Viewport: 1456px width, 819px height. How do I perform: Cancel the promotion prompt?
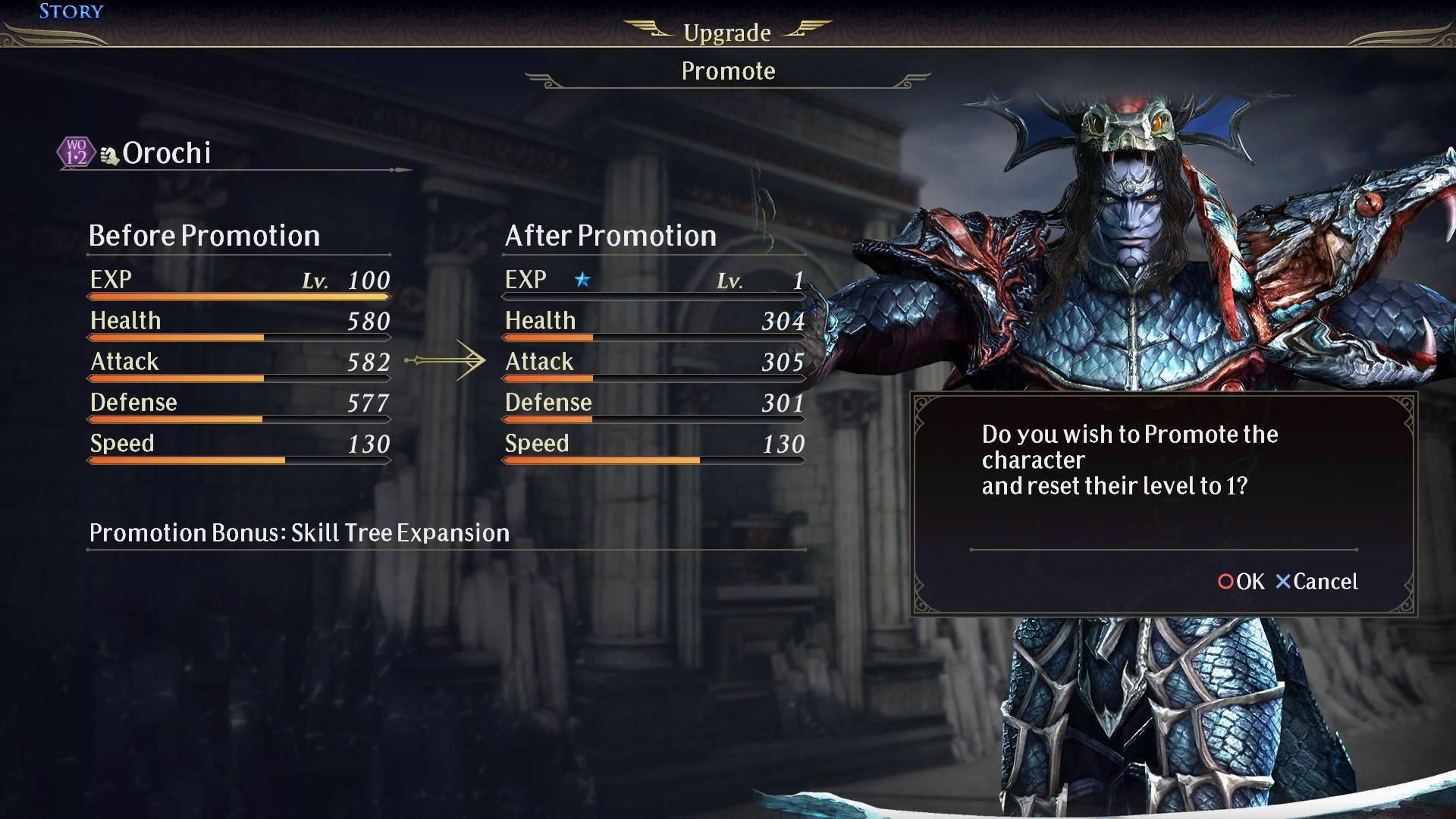(x=1316, y=582)
